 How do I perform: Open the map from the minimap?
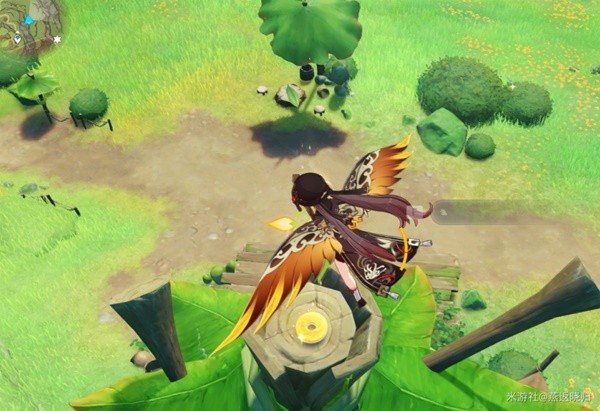[x=28, y=26]
